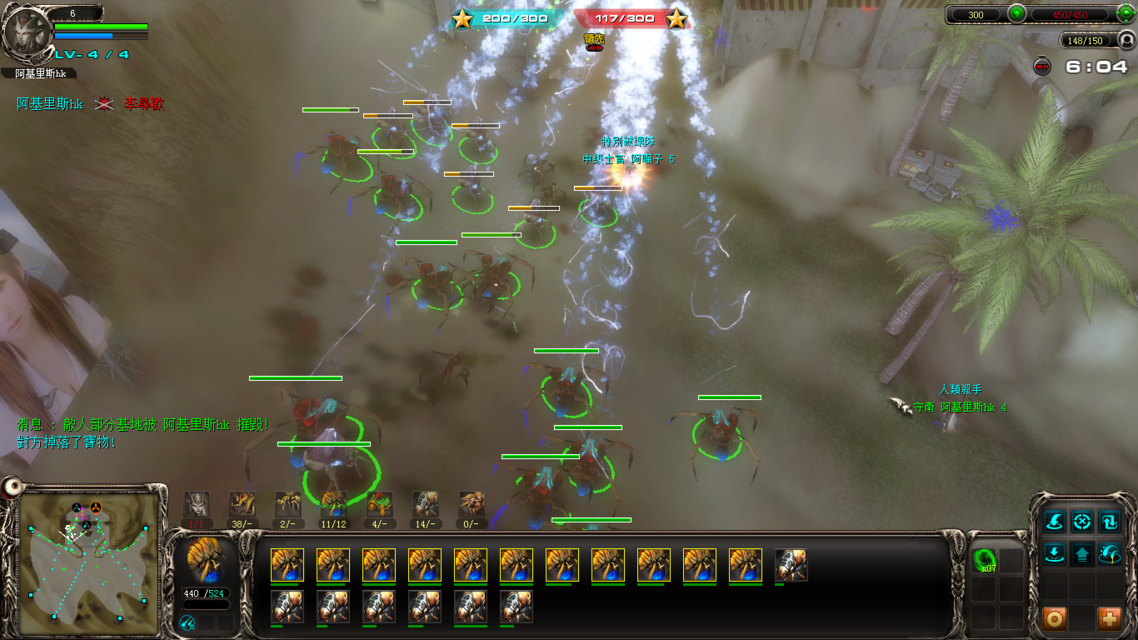Select the lone armored beetle in the top unit row
The width and height of the screenshot is (1138, 640).
[x=791, y=565]
